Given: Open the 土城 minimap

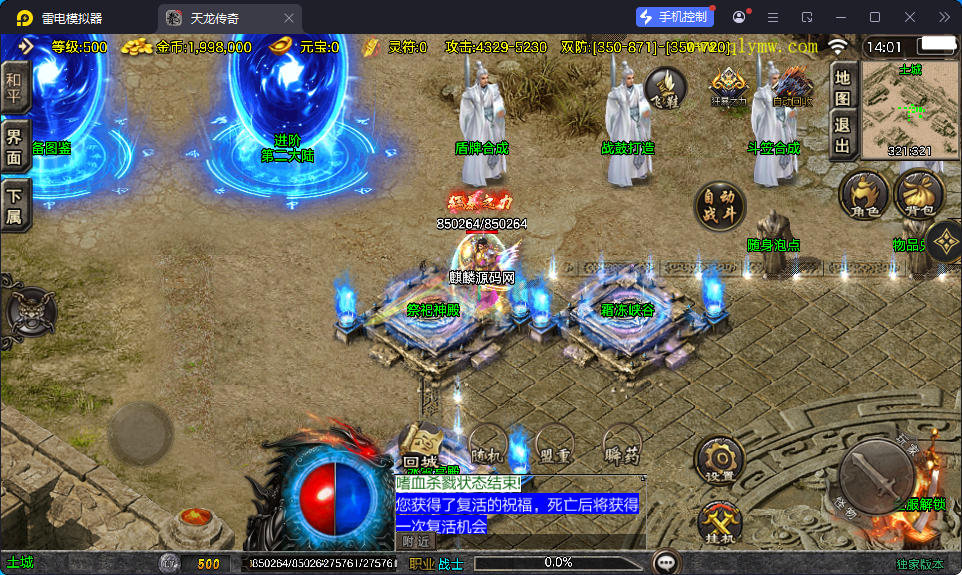Looking at the screenshot, I should click(x=909, y=110).
